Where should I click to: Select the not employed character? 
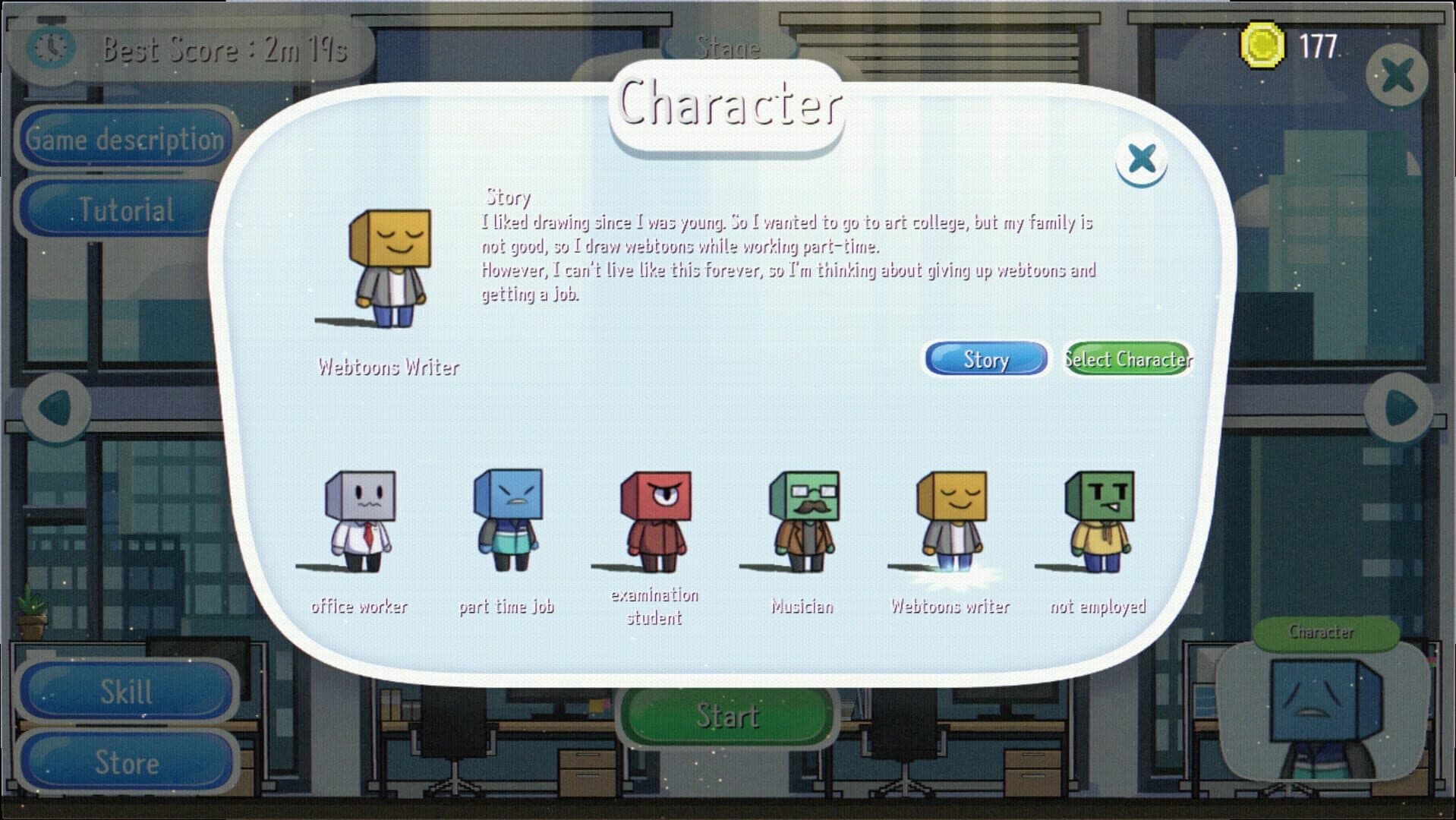pyautogui.click(x=1097, y=524)
